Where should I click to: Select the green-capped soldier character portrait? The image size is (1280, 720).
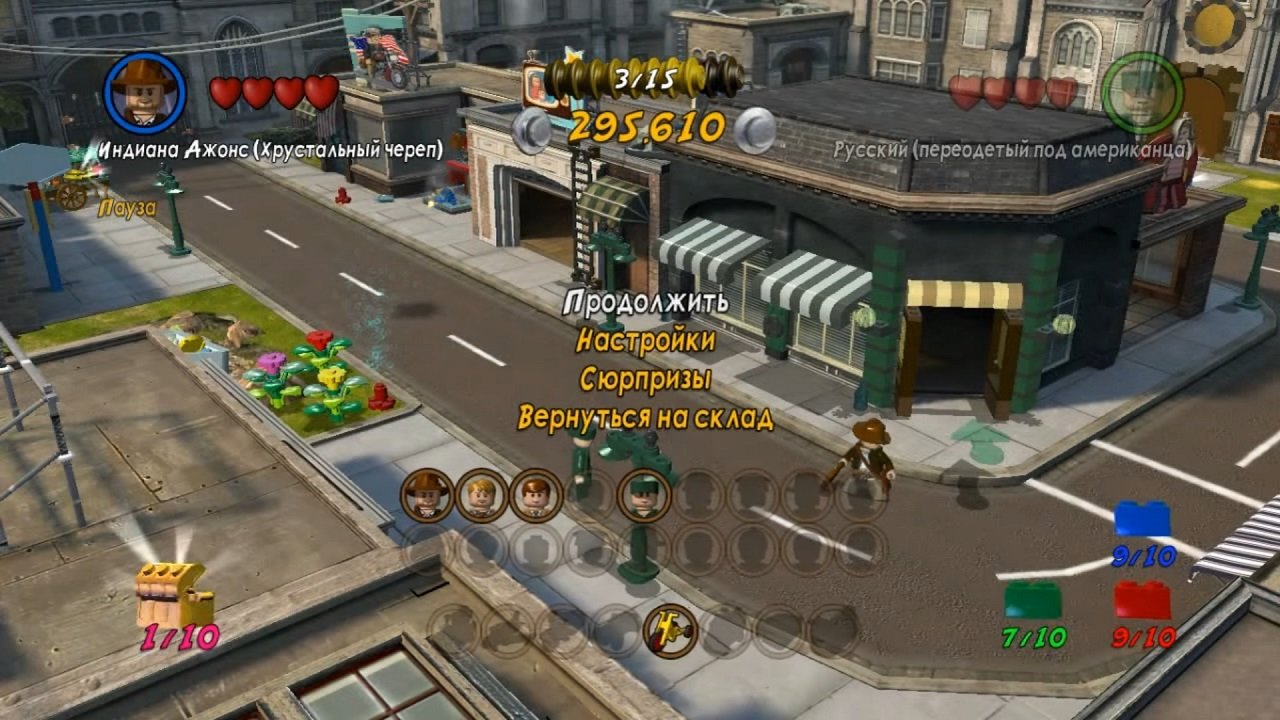(x=643, y=495)
